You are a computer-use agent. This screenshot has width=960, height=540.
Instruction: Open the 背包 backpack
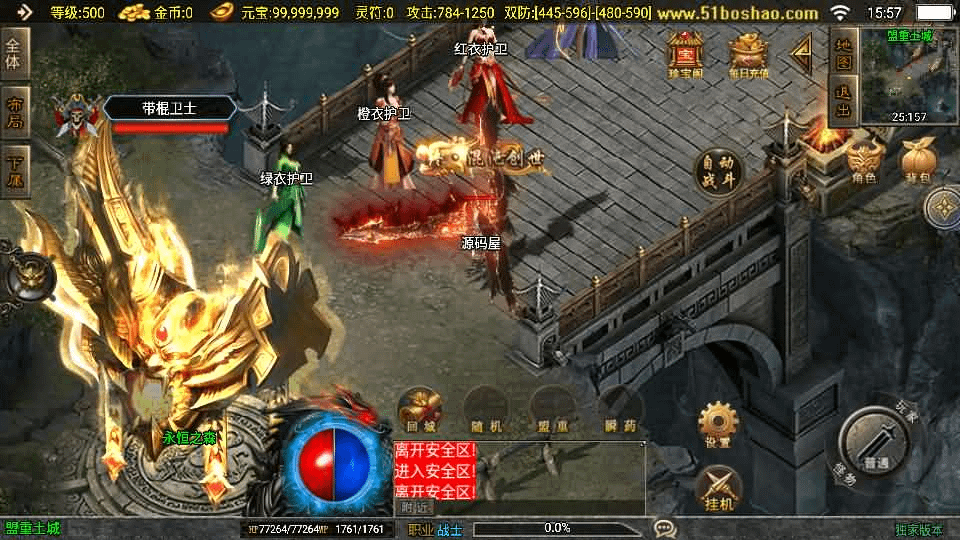916,161
